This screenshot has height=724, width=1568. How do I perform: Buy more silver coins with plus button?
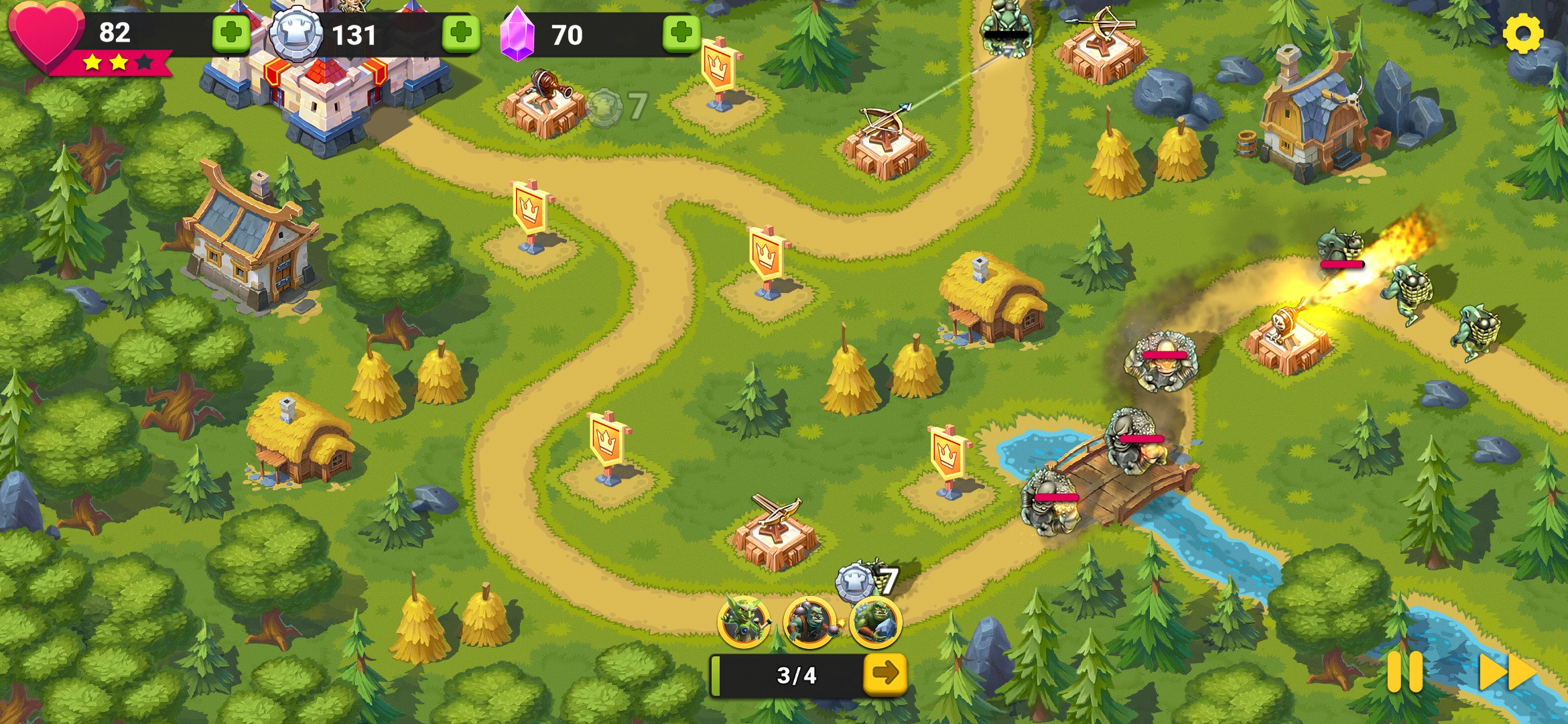[x=461, y=33]
